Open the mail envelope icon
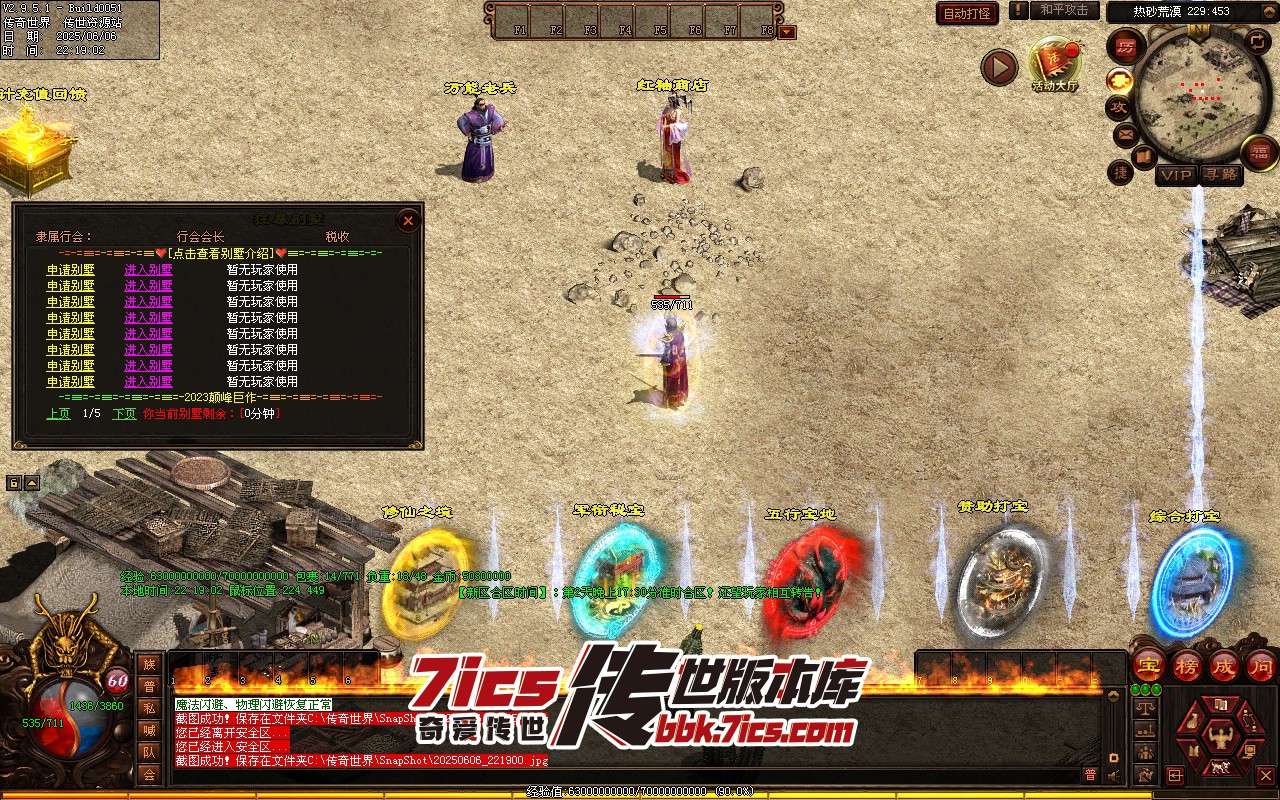 tap(1127, 134)
